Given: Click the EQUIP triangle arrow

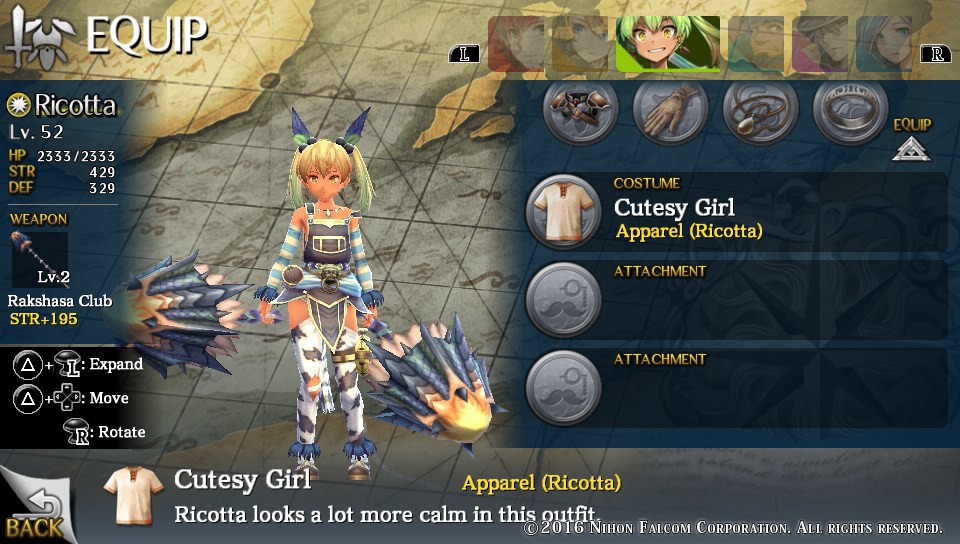Looking at the screenshot, I should (911, 149).
